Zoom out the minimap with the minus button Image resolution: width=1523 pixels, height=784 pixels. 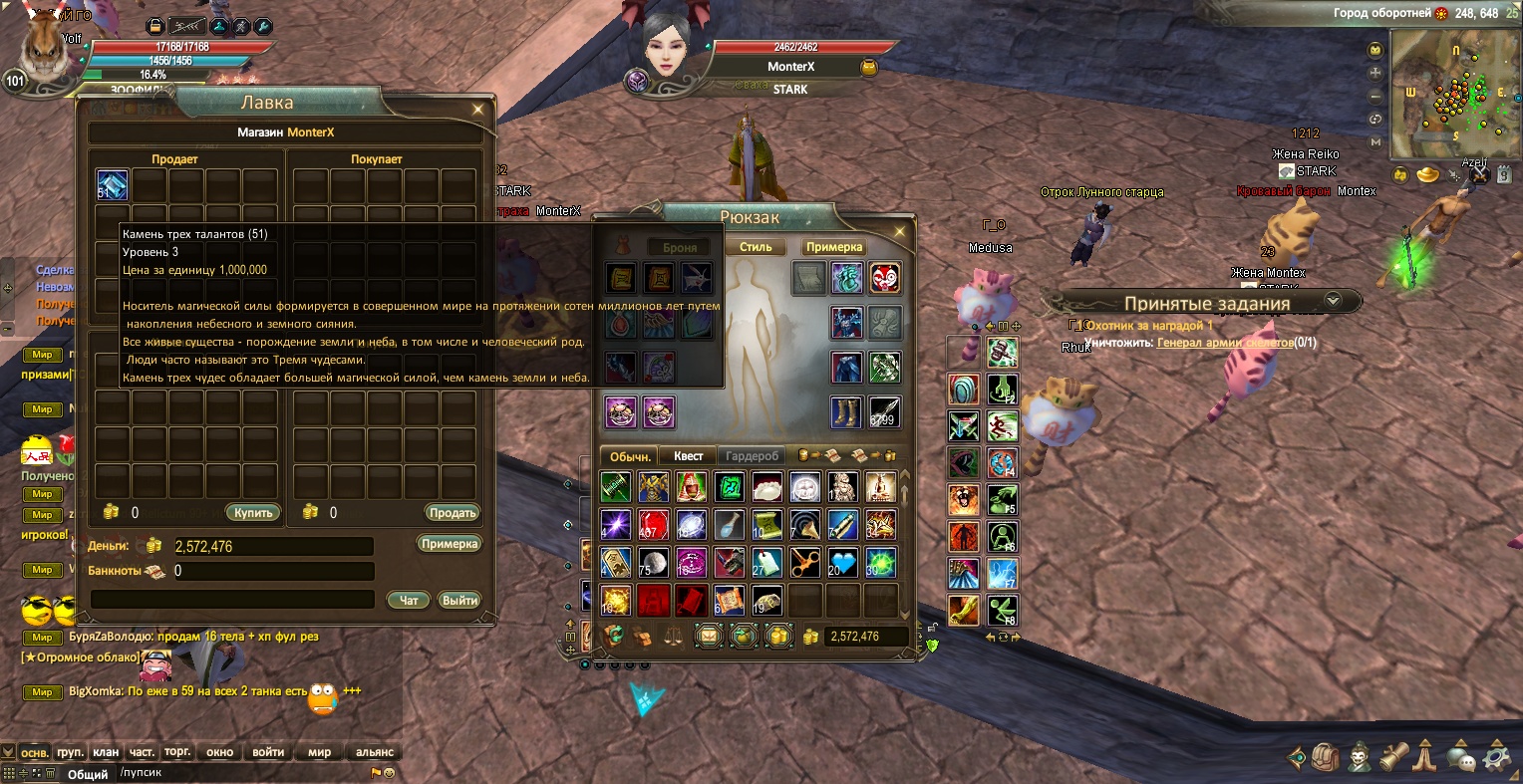tap(1375, 97)
